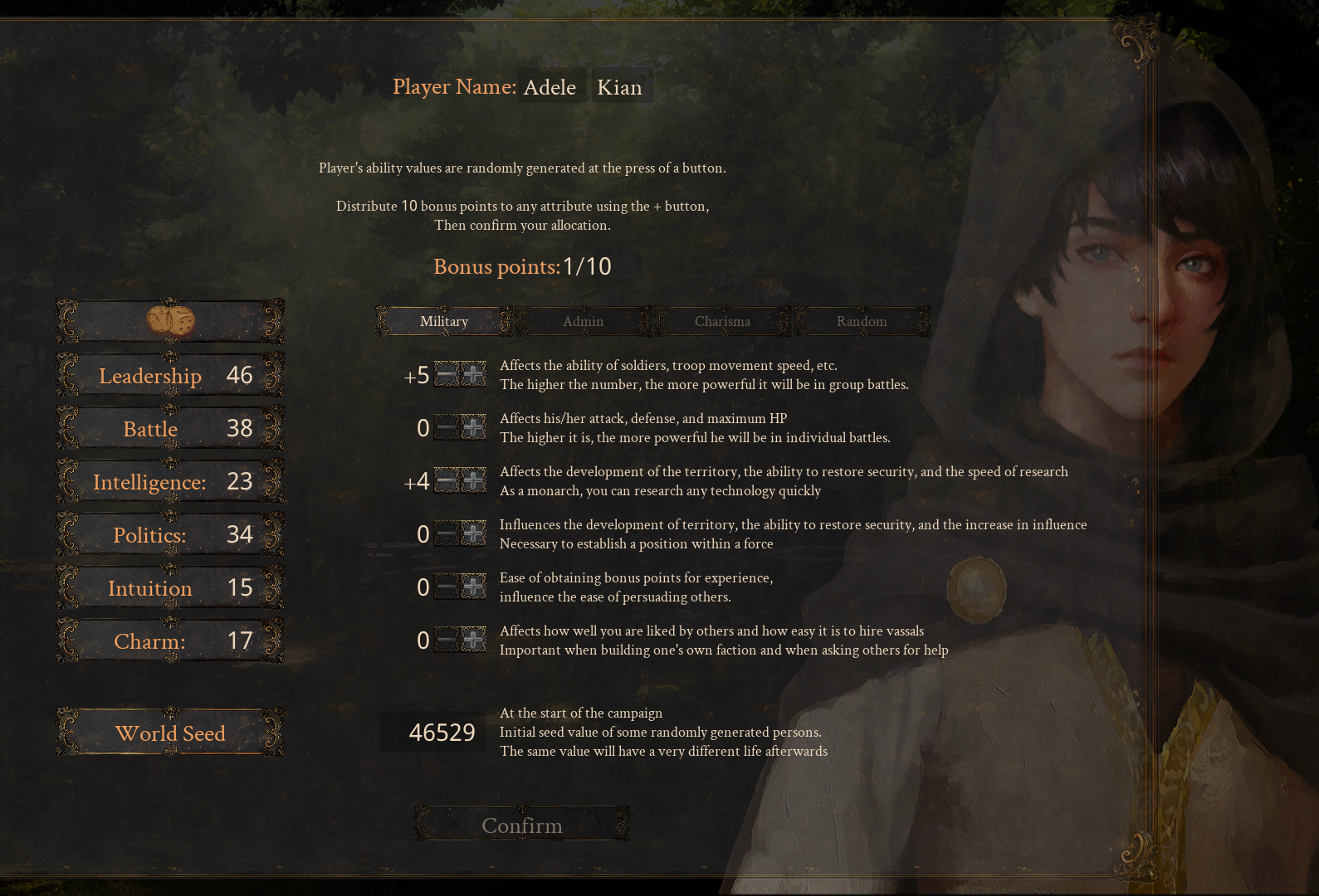Viewport: 1319px width, 896px height.
Task: Increase Intuition by one point
Action: tap(473, 587)
